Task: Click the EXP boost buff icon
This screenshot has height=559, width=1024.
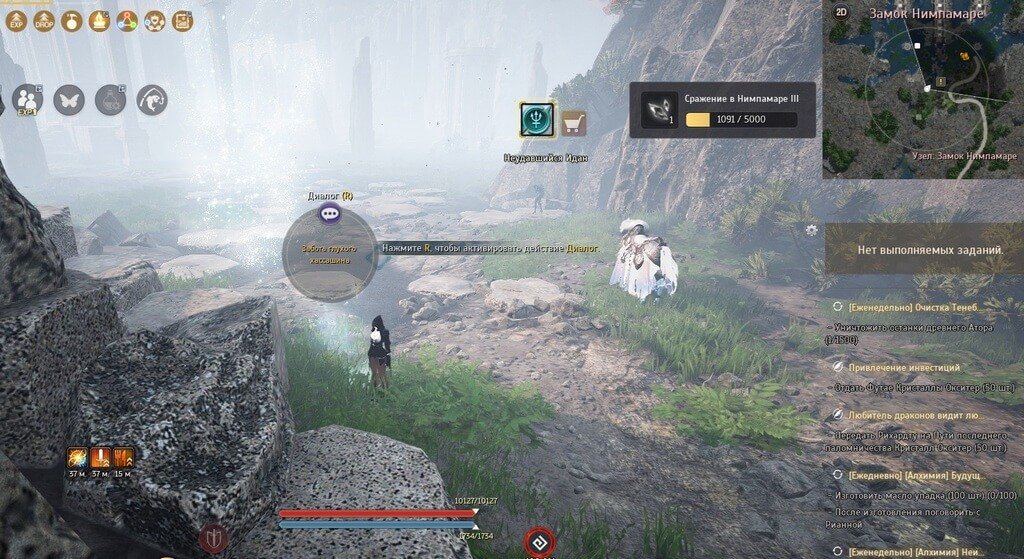Action: (x=16, y=20)
